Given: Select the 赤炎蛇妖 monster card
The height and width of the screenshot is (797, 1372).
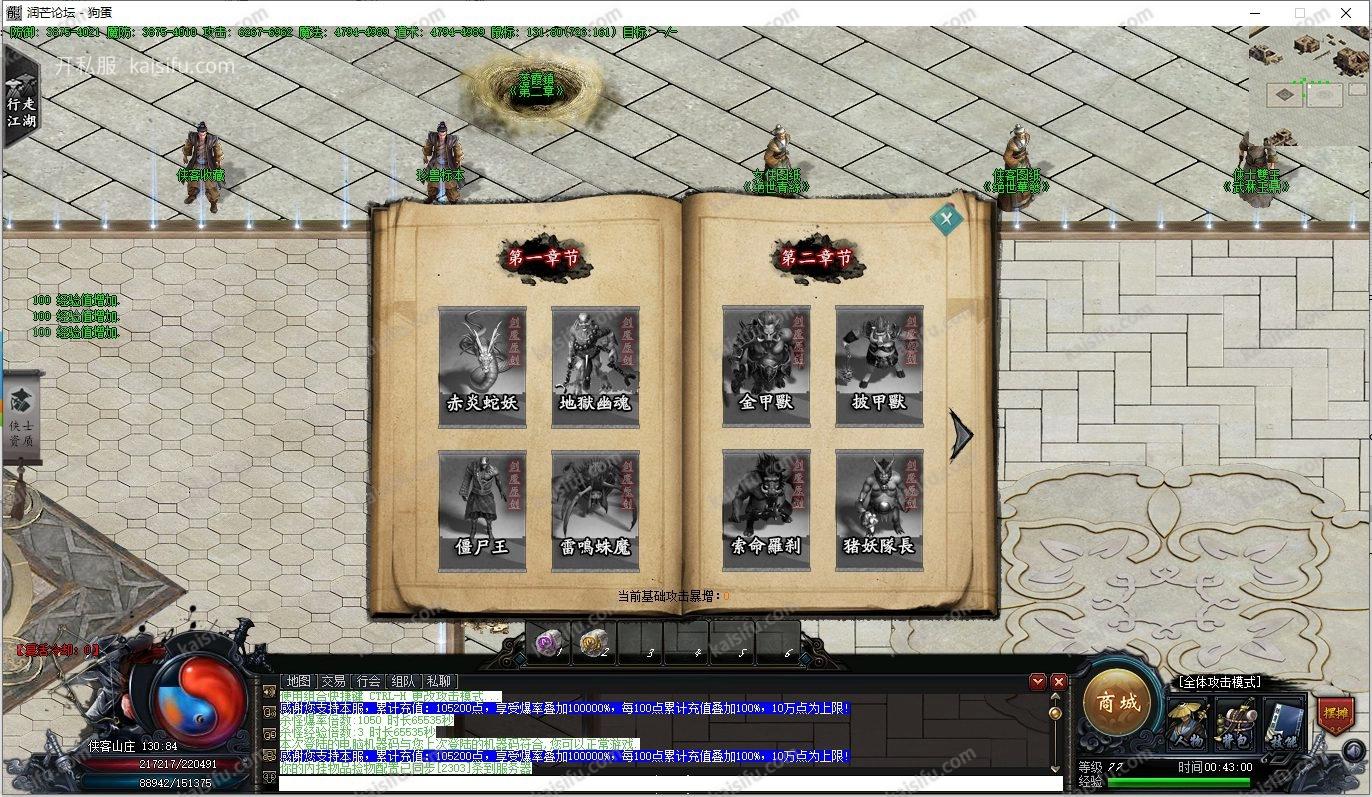Looking at the screenshot, I should tap(482, 367).
